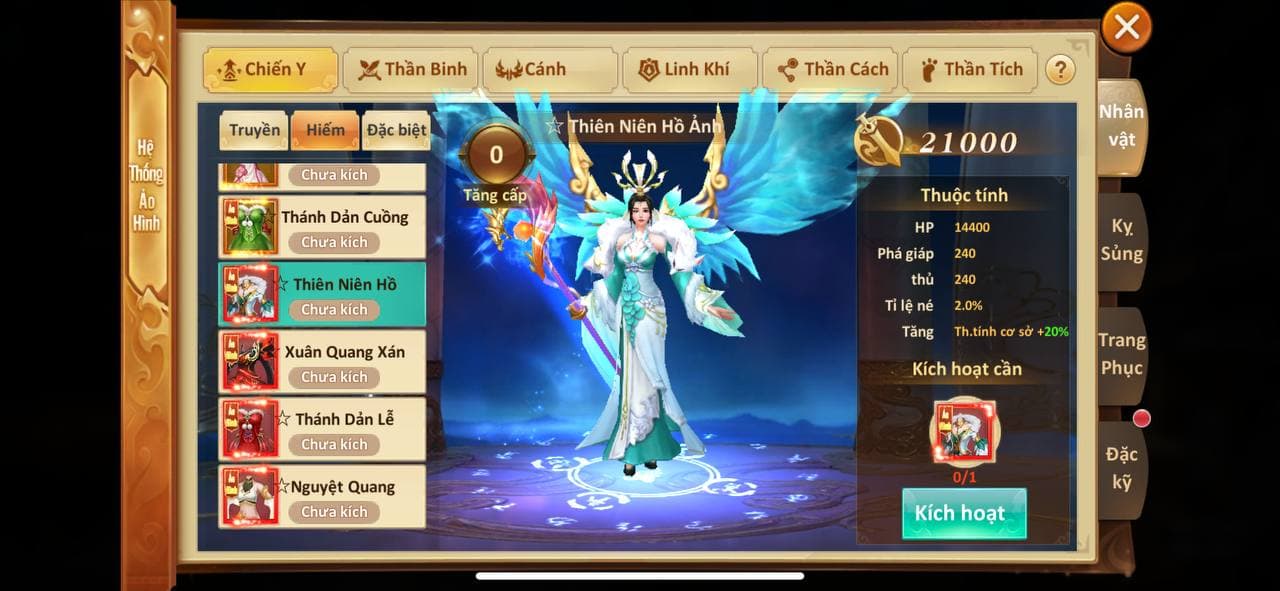The height and width of the screenshot is (591, 1280).
Task: Select the Hiếm category filter
Action: click(x=325, y=130)
